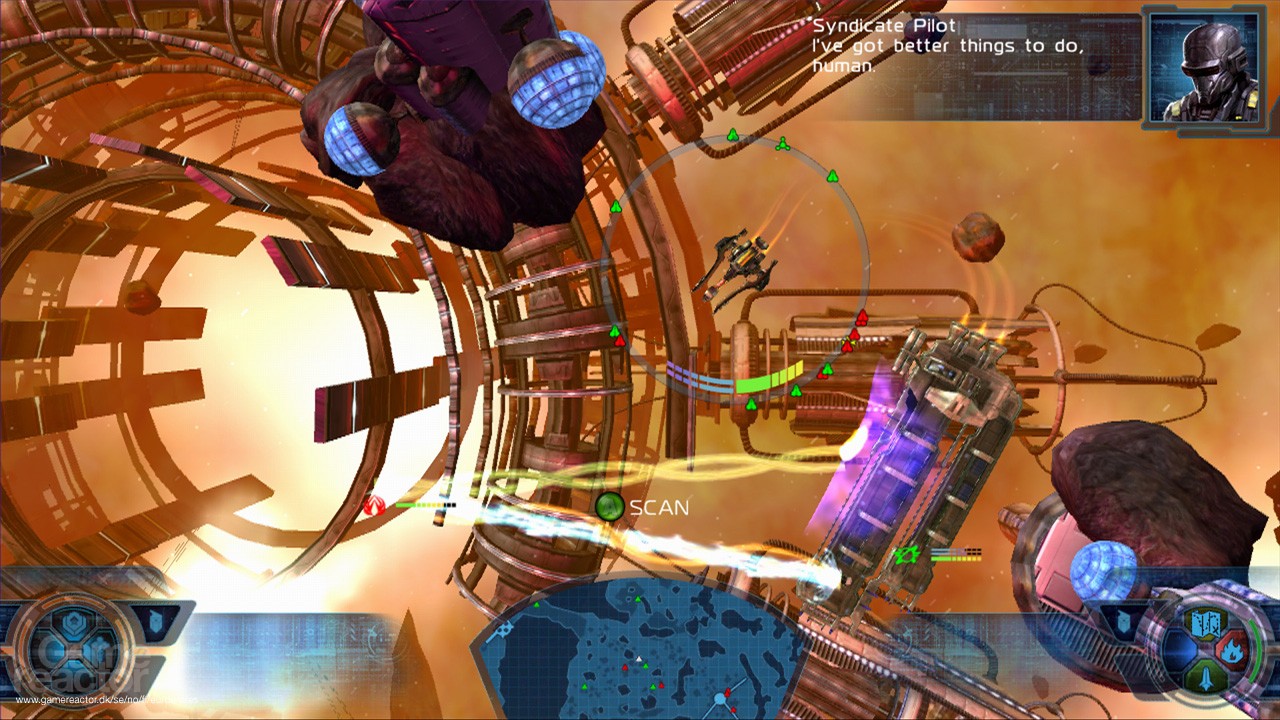Select the red enemy marker beside the health bar
Viewport: 1280px width, 720px height.
coord(377,505)
